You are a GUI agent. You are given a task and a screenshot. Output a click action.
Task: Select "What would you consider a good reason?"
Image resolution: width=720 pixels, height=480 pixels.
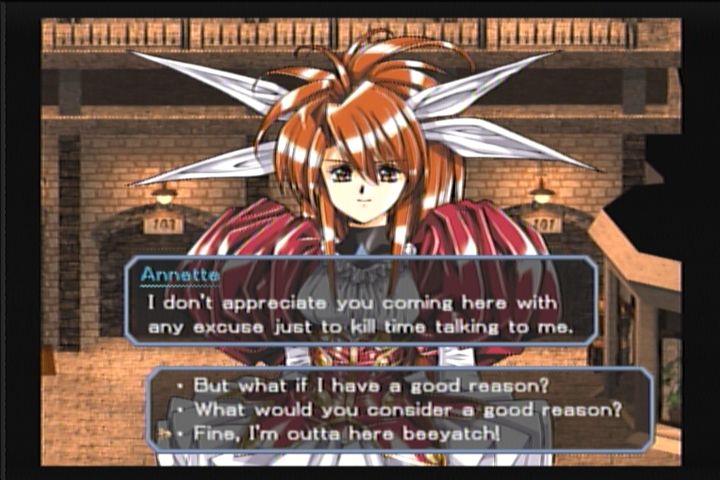coord(407,409)
